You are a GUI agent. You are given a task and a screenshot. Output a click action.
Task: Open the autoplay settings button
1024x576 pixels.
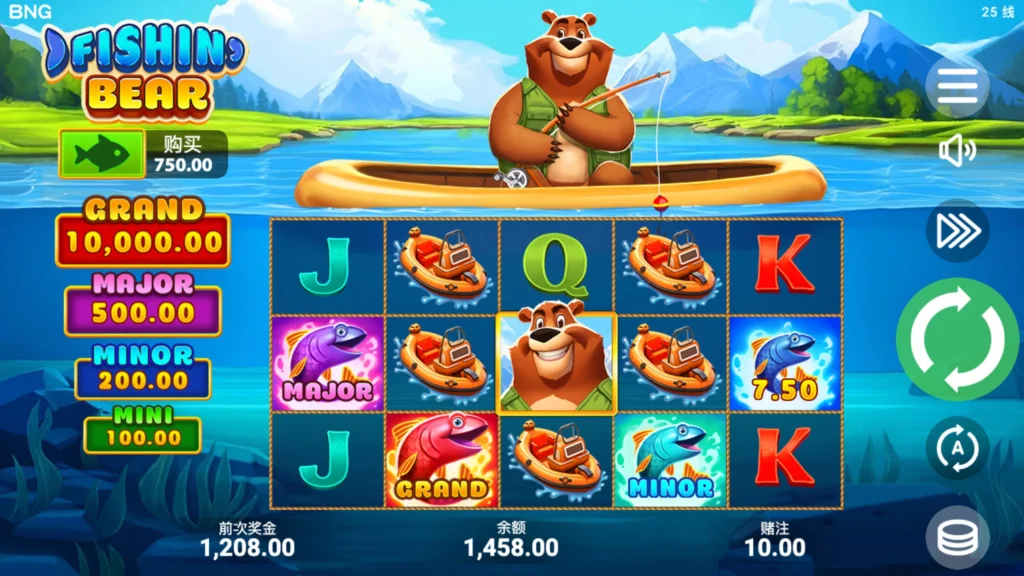957,448
